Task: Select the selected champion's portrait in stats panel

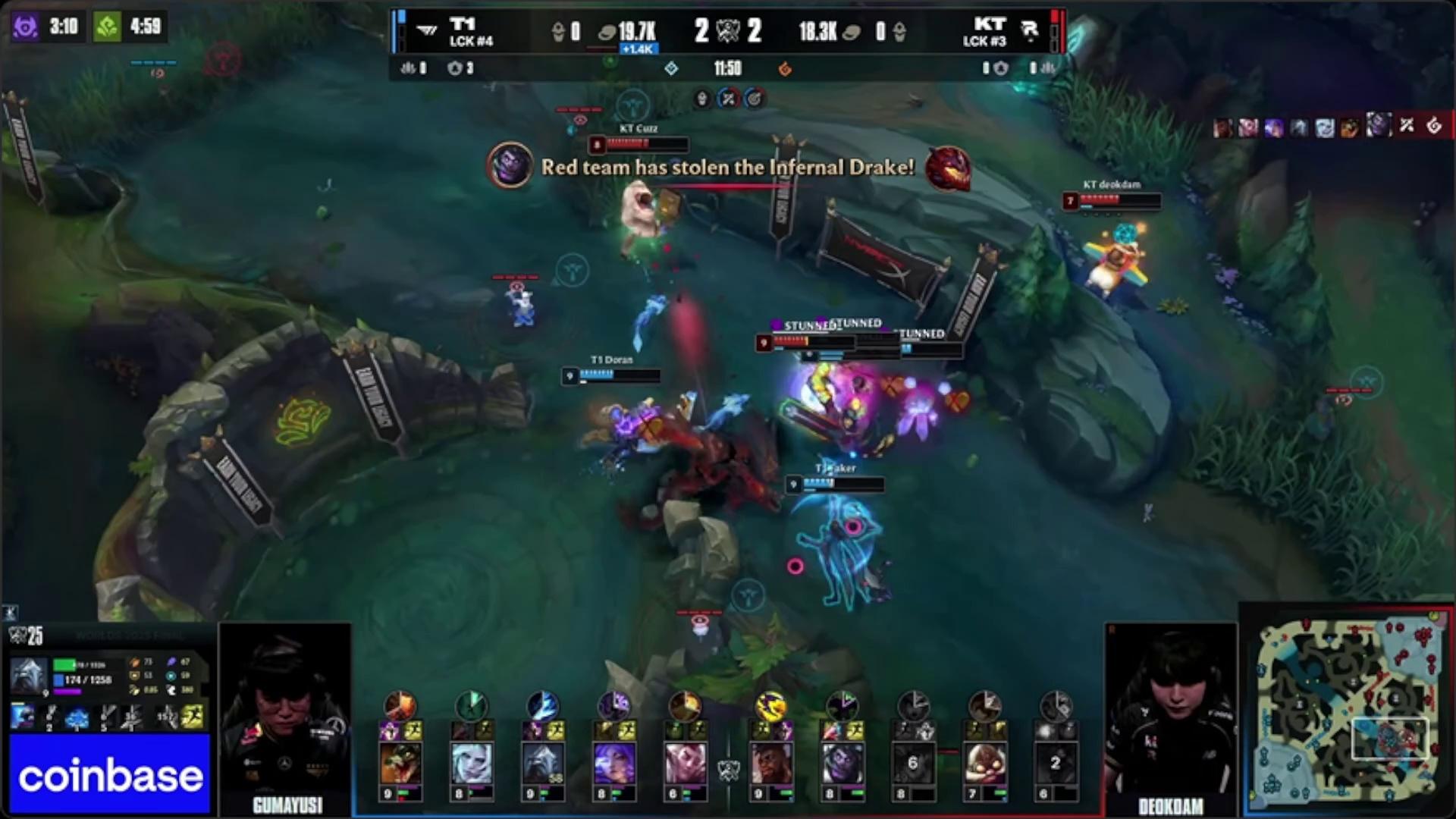Action: [29, 675]
